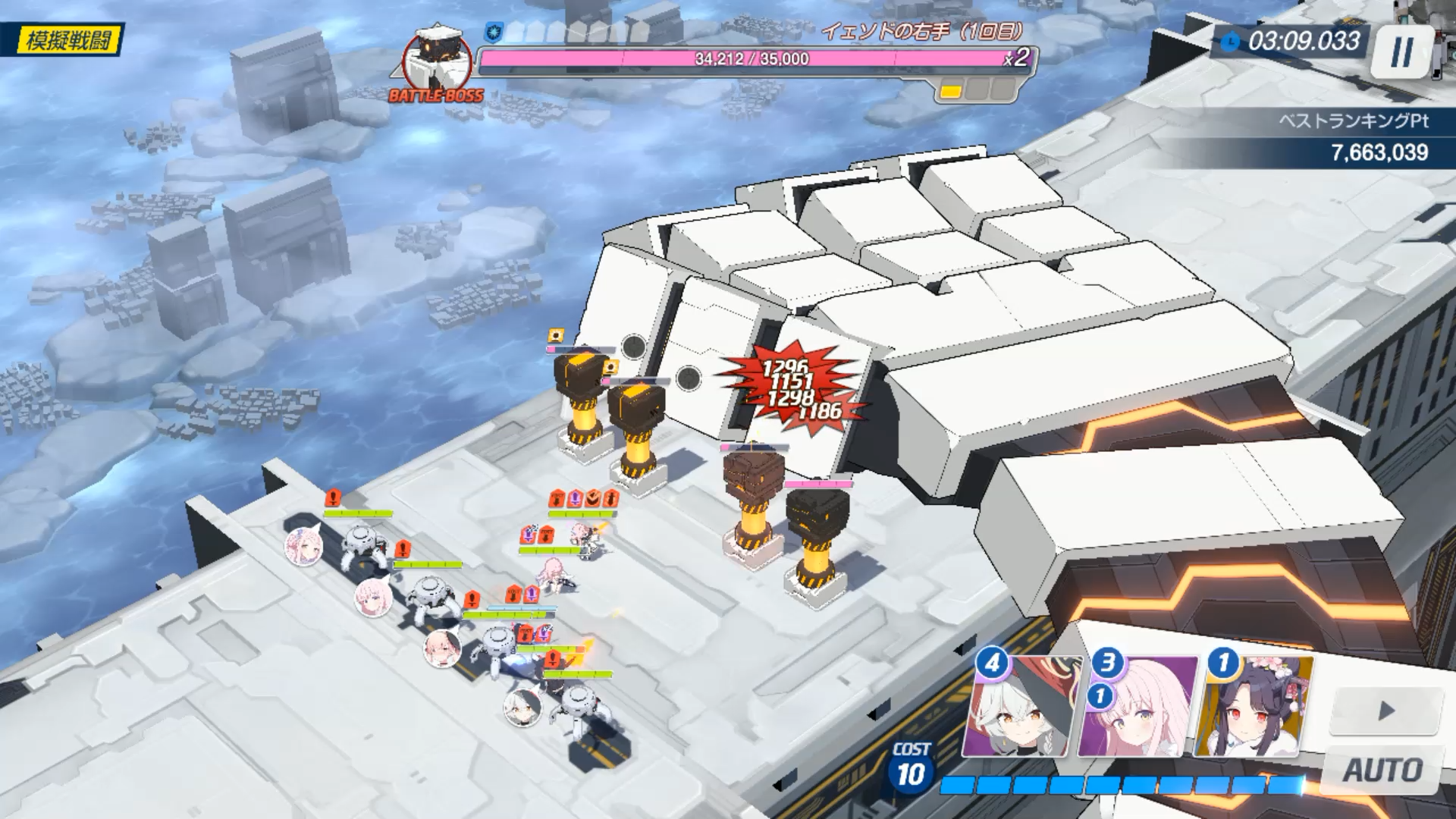Use the pink-haired girl's cost 3 skill card
This screenshot has height=819, width=1456.
click(x=1137, y=708)
